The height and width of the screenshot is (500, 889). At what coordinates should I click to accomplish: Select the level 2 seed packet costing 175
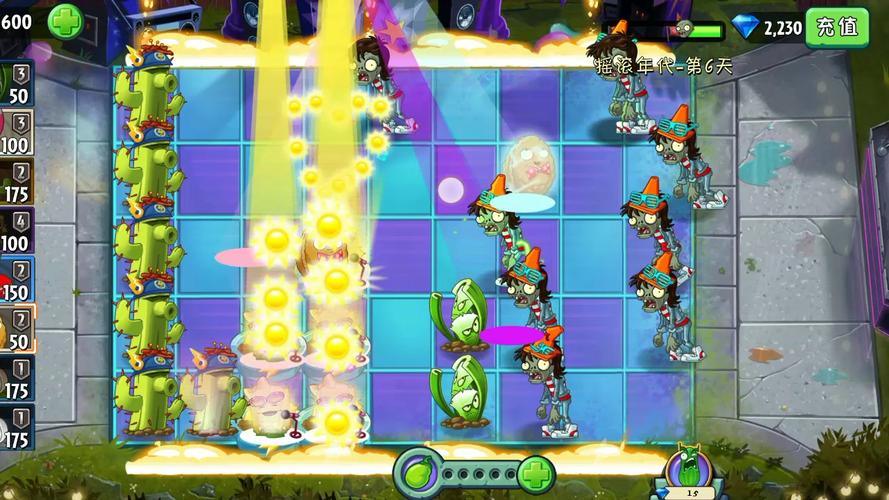click(x=16, y=181)
